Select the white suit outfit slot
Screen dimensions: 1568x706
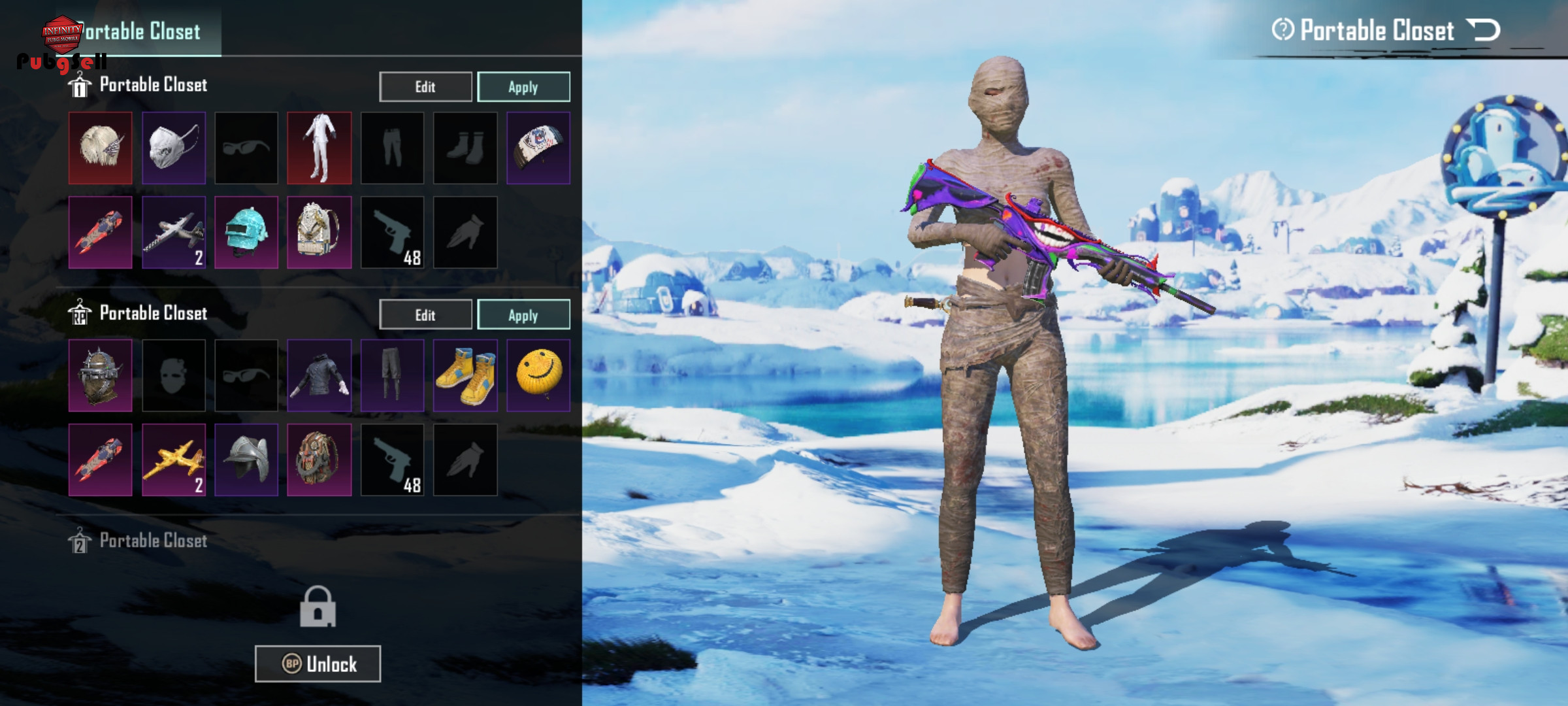319,148
